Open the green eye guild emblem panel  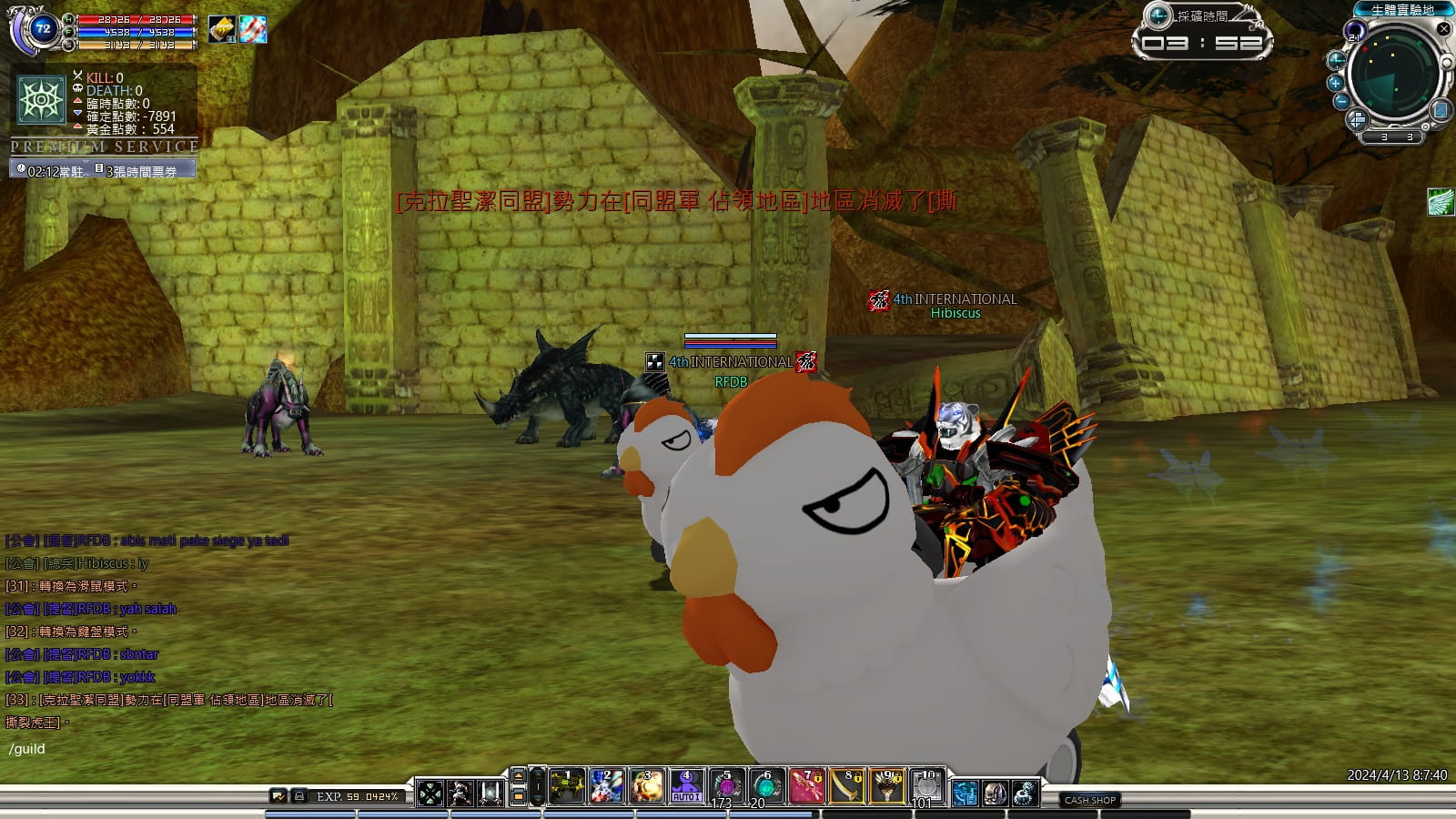pyautogui.click(x=42, y=99)
